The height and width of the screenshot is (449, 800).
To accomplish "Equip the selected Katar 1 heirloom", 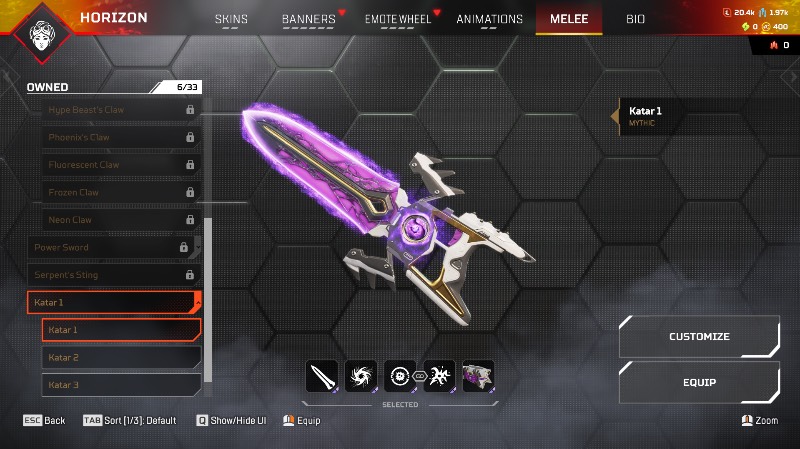I will (699, 382).
